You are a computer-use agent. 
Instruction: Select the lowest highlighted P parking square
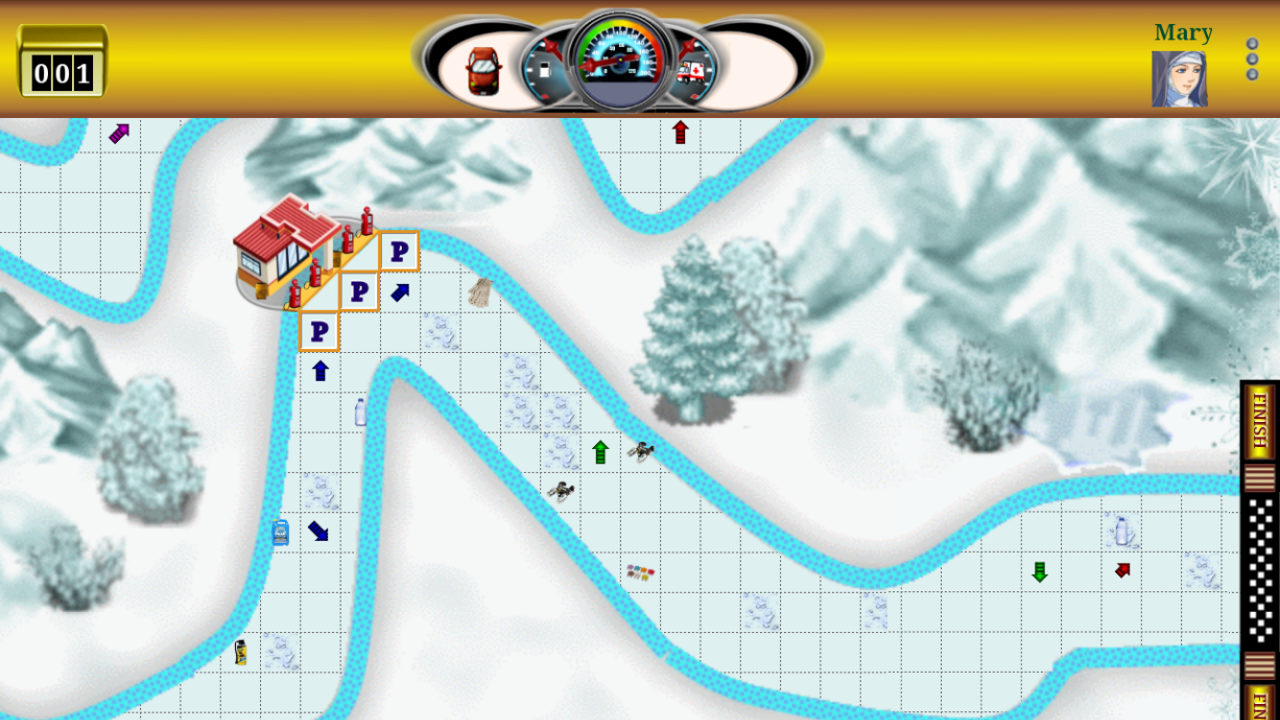(x=319, y=331)
